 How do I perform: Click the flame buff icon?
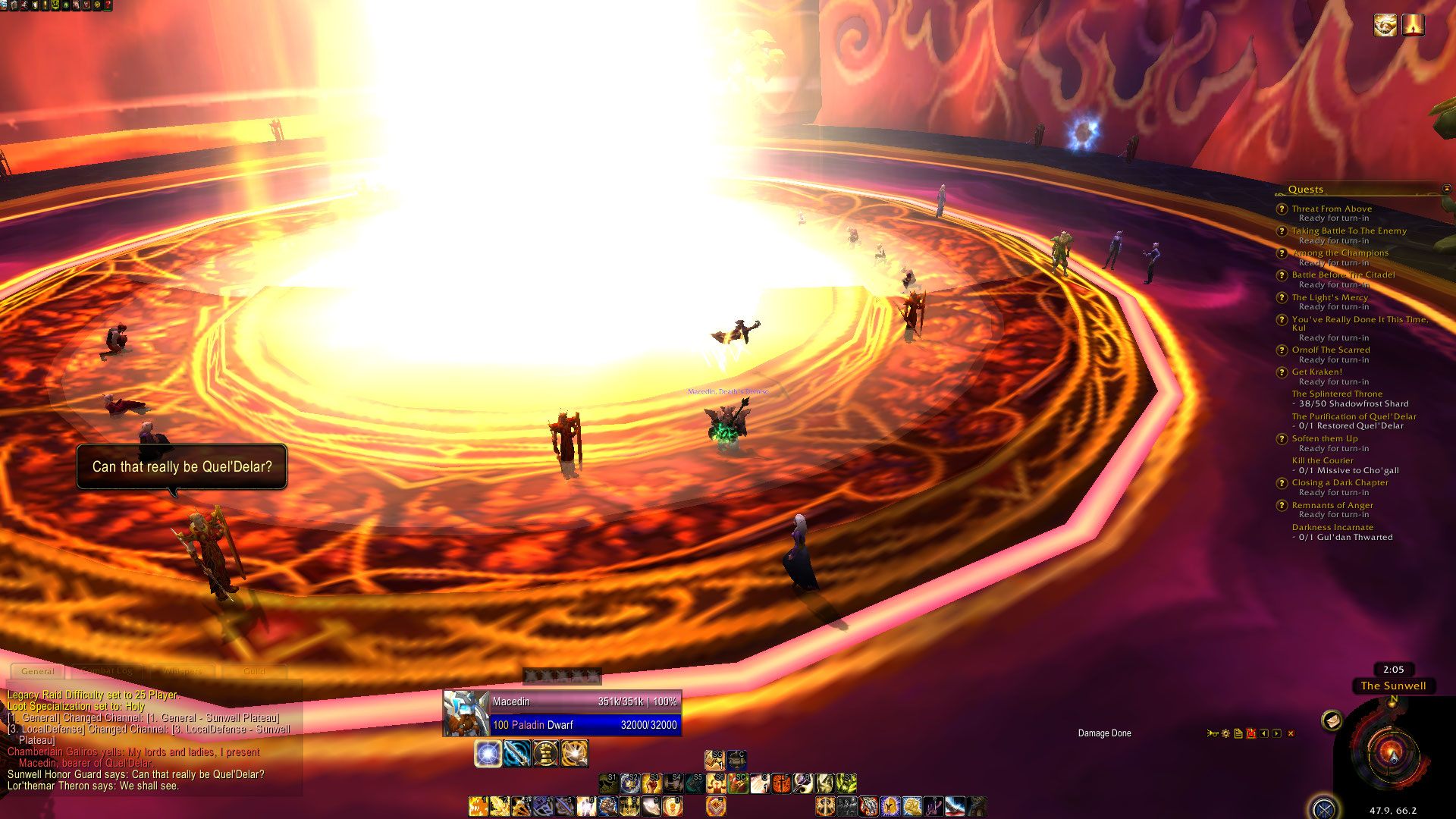[x=1413, y=26]
